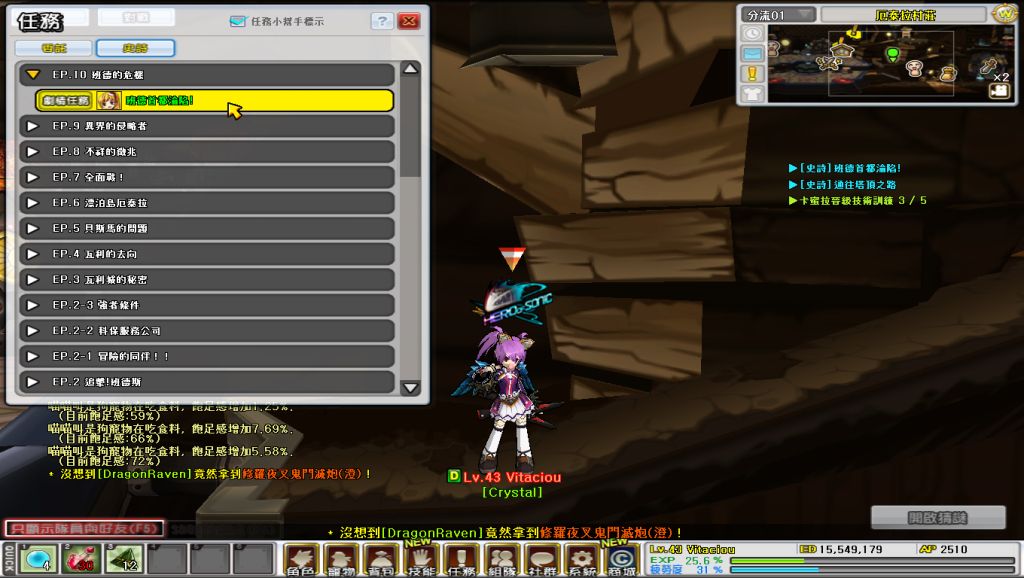Collapse the EP.10 quest chapter

pos(33,75)
